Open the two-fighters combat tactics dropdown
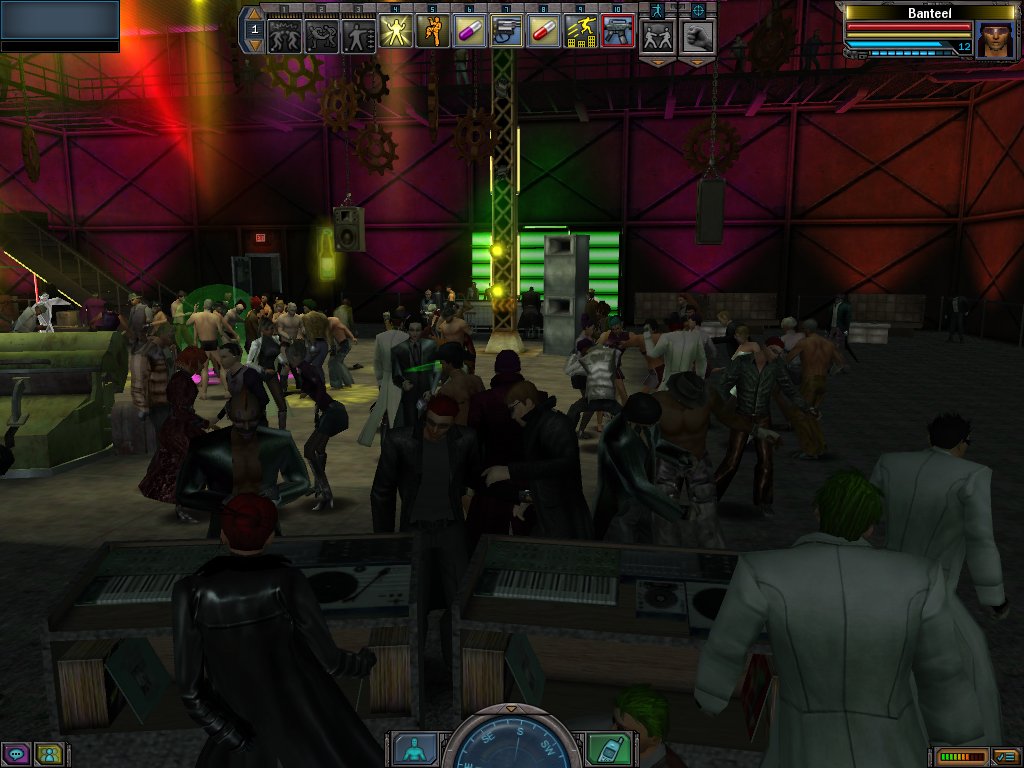Image resolution: width=1024 pixels, height=768 pixels. pyautogui.click(x=657, y=62)
